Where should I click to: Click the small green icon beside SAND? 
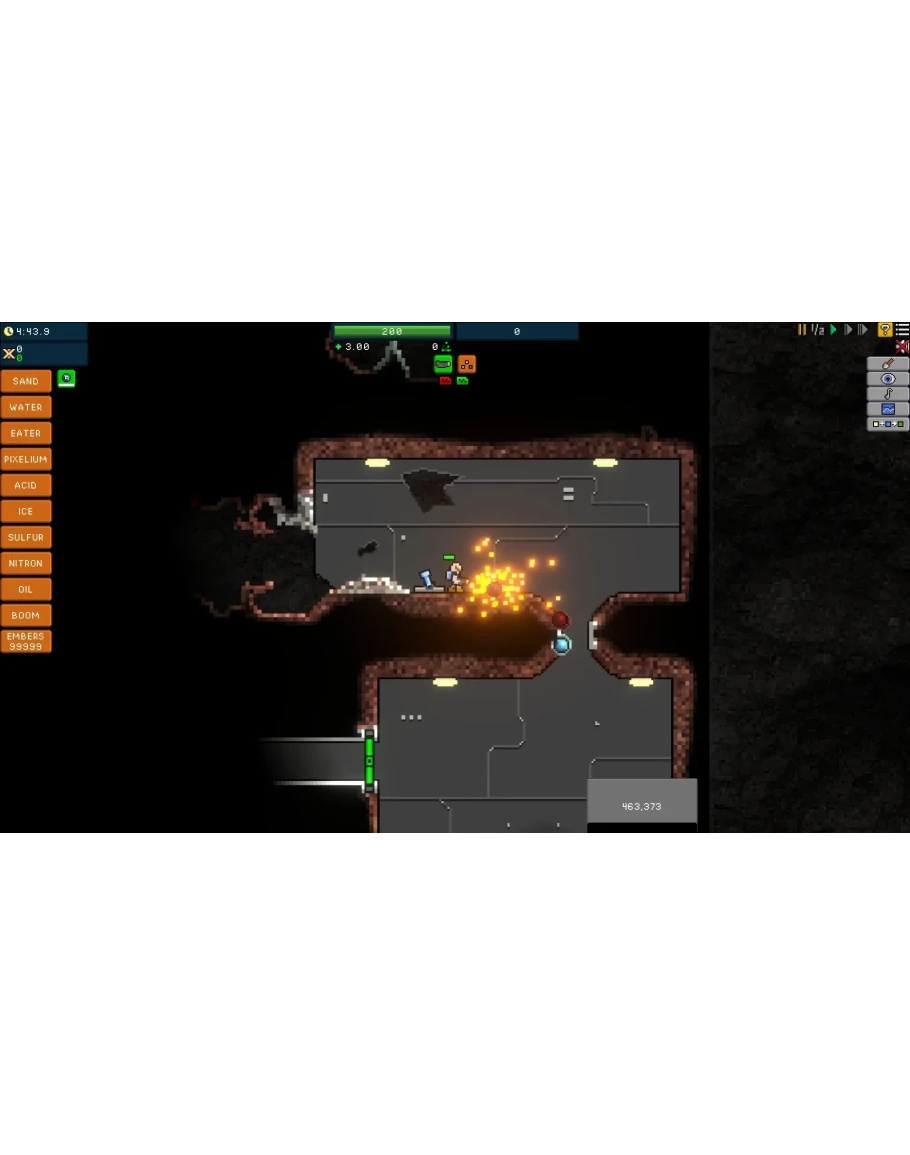66,378
